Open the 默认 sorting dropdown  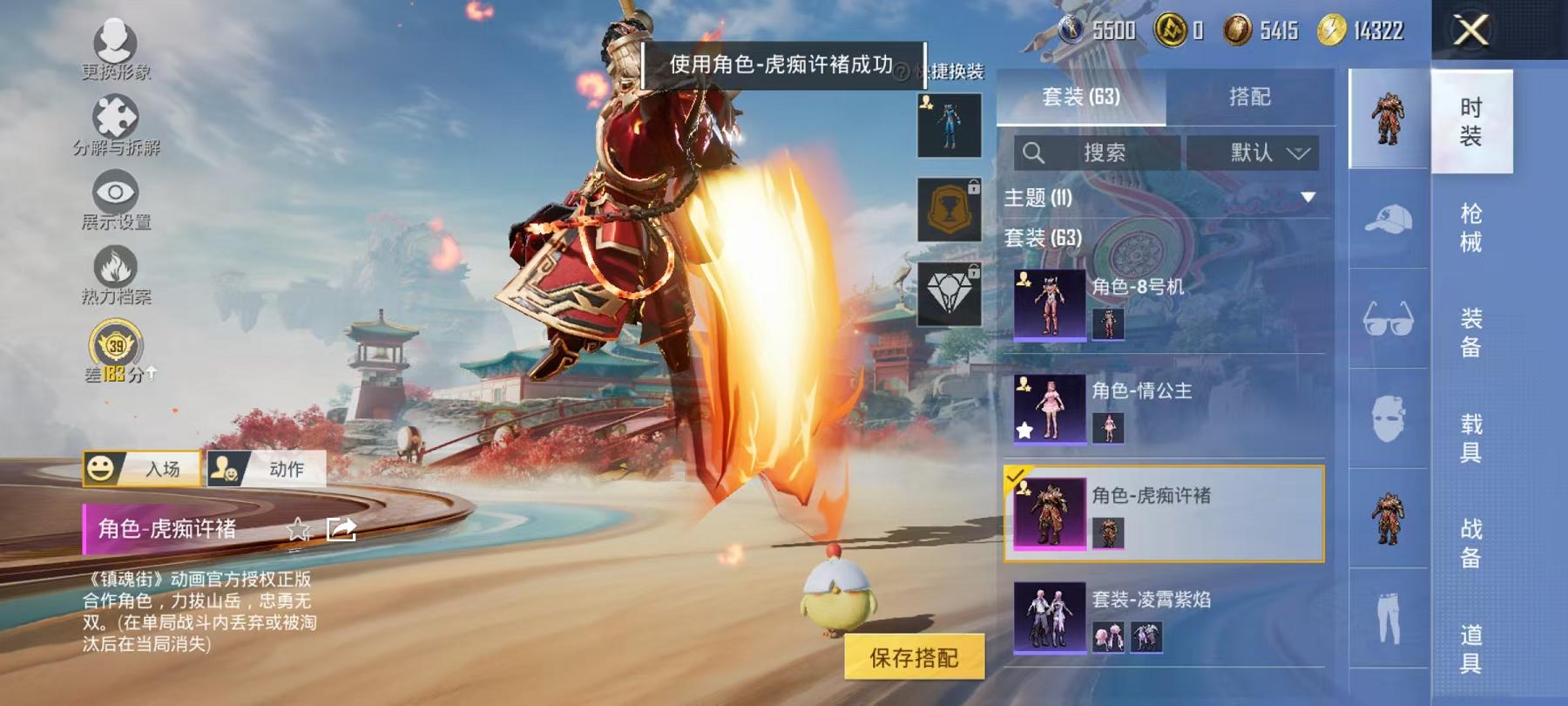(x=1254, y=153)
